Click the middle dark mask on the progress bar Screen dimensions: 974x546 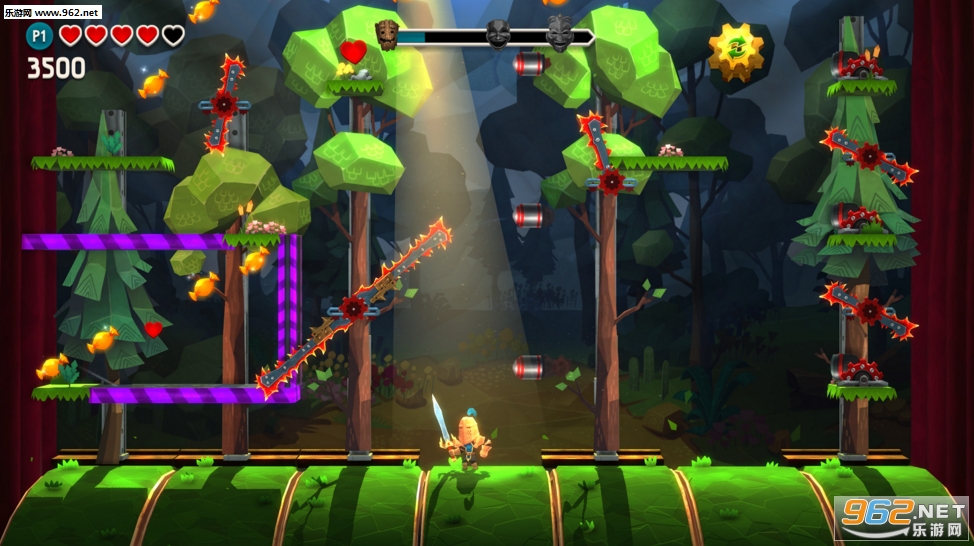click(498, 35)
